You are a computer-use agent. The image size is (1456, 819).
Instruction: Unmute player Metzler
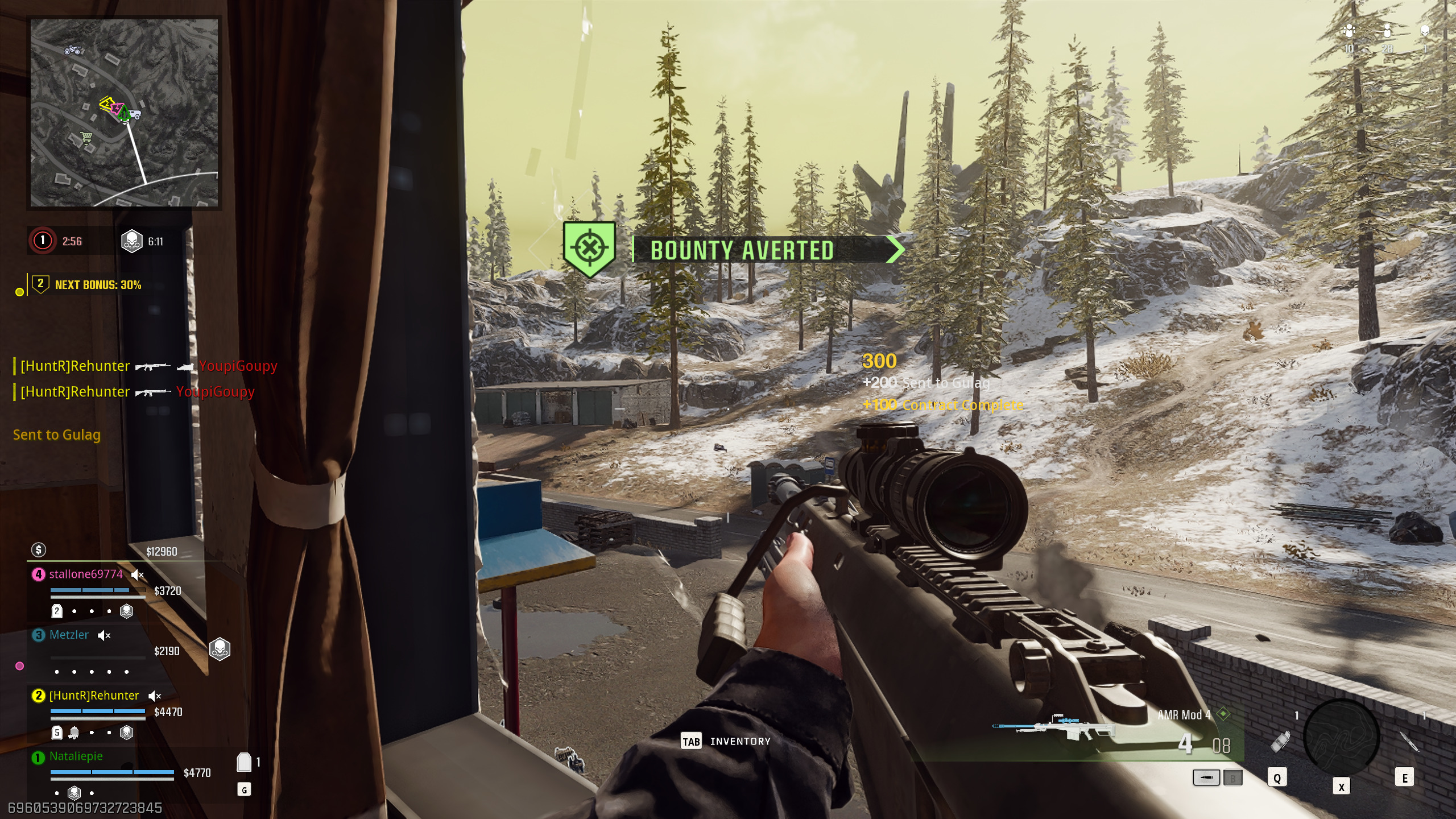pos(104,635)
